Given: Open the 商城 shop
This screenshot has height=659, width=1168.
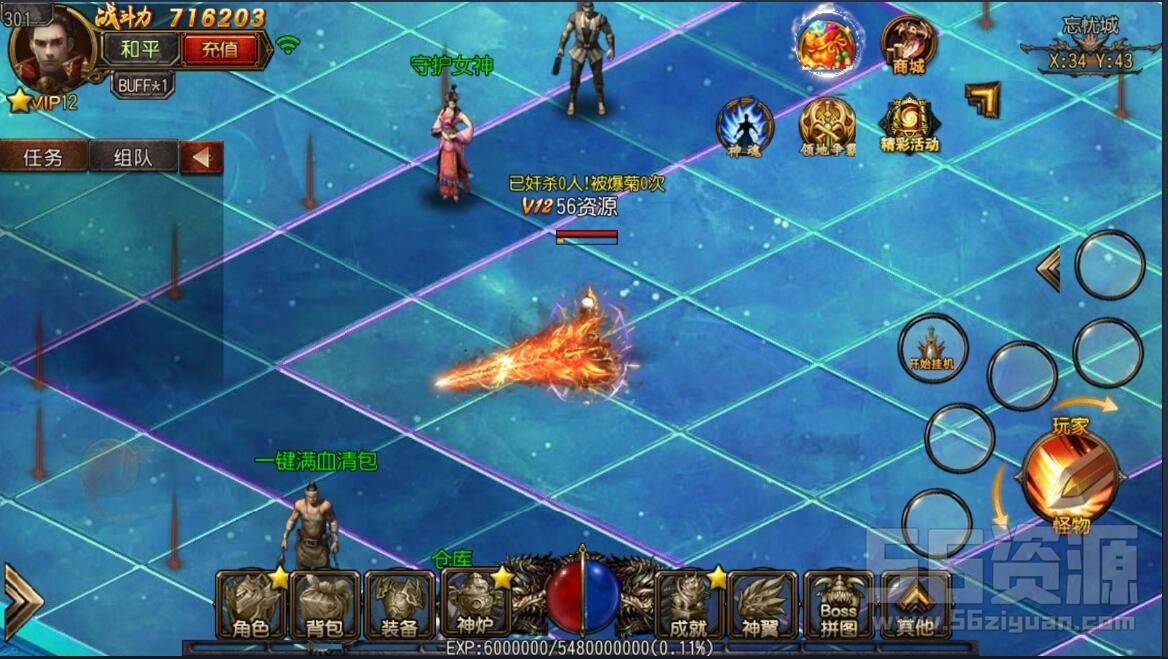Looking at the screenshot, I should pyautogui.click(x=908, y=45).
